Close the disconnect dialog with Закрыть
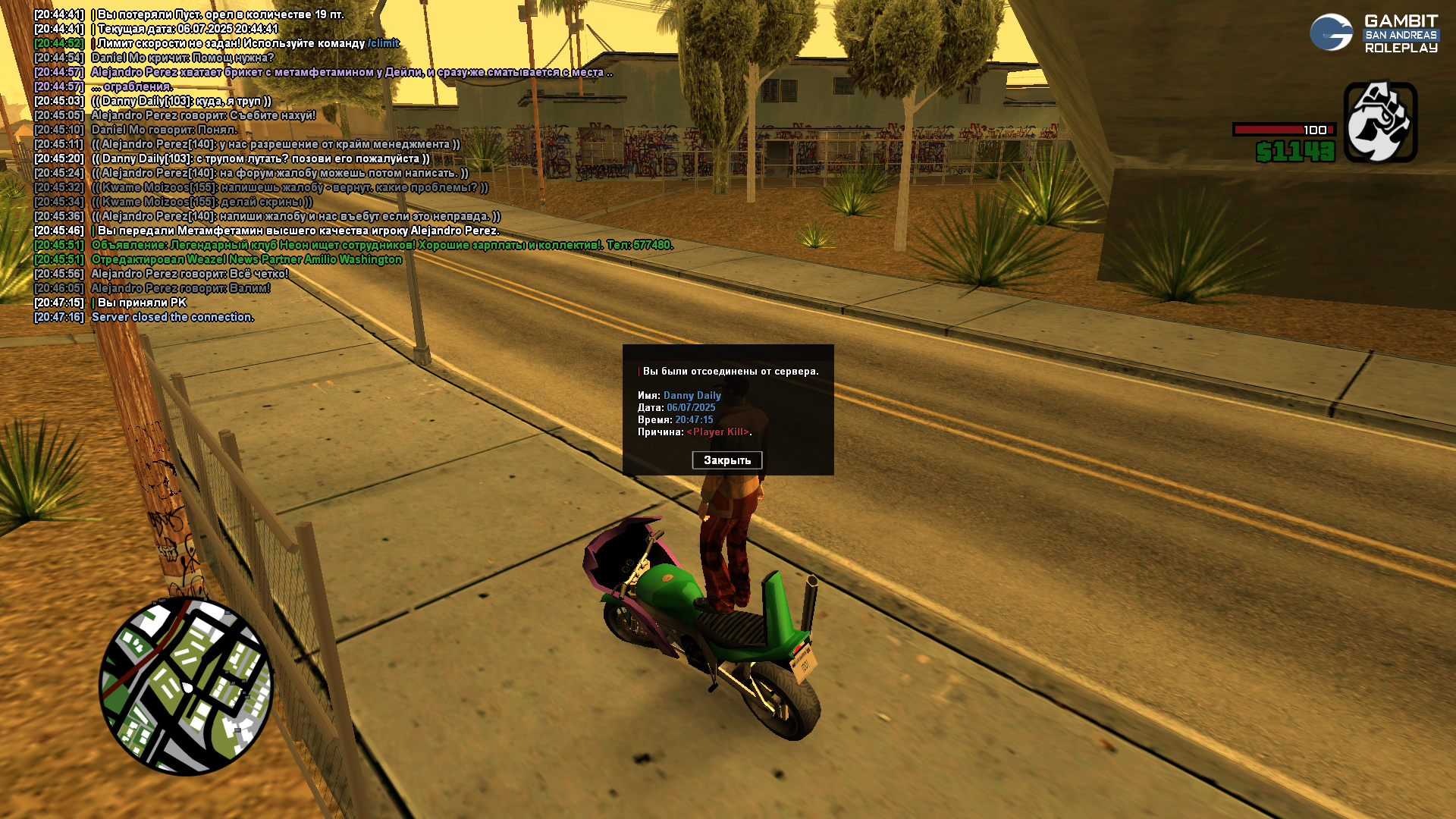 coord(726,460)
